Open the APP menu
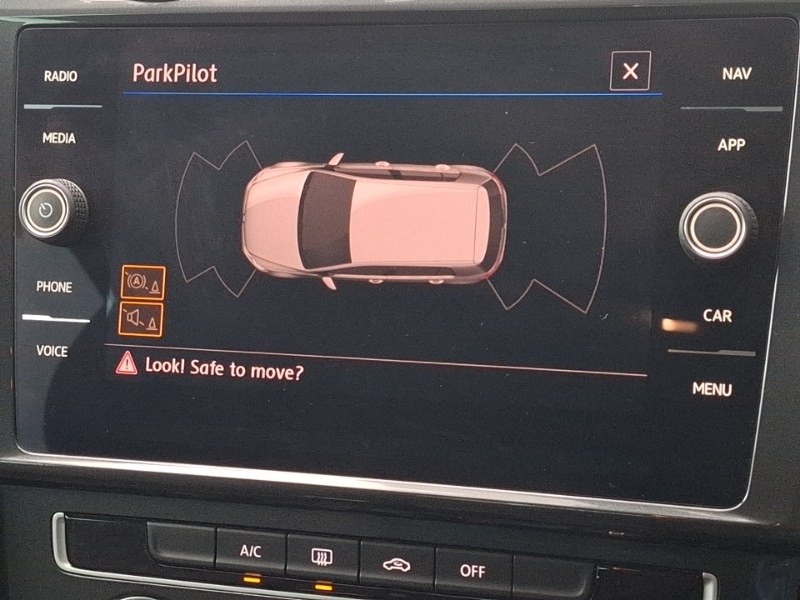 [x=731, y=145]
